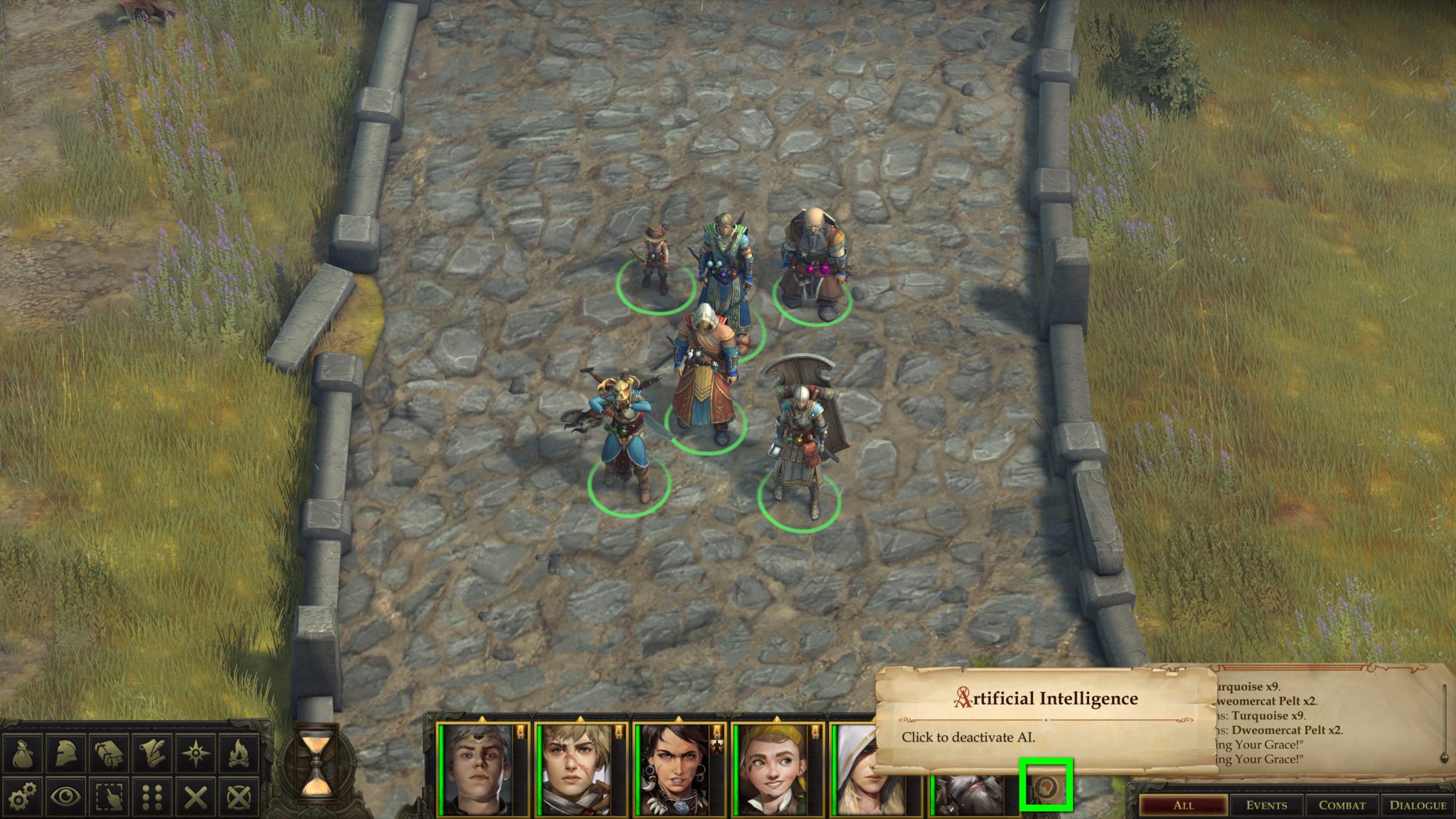The width and height of the screenshot is (1456, 819).
Task: Open the spellbook icon
Action: 109,751
